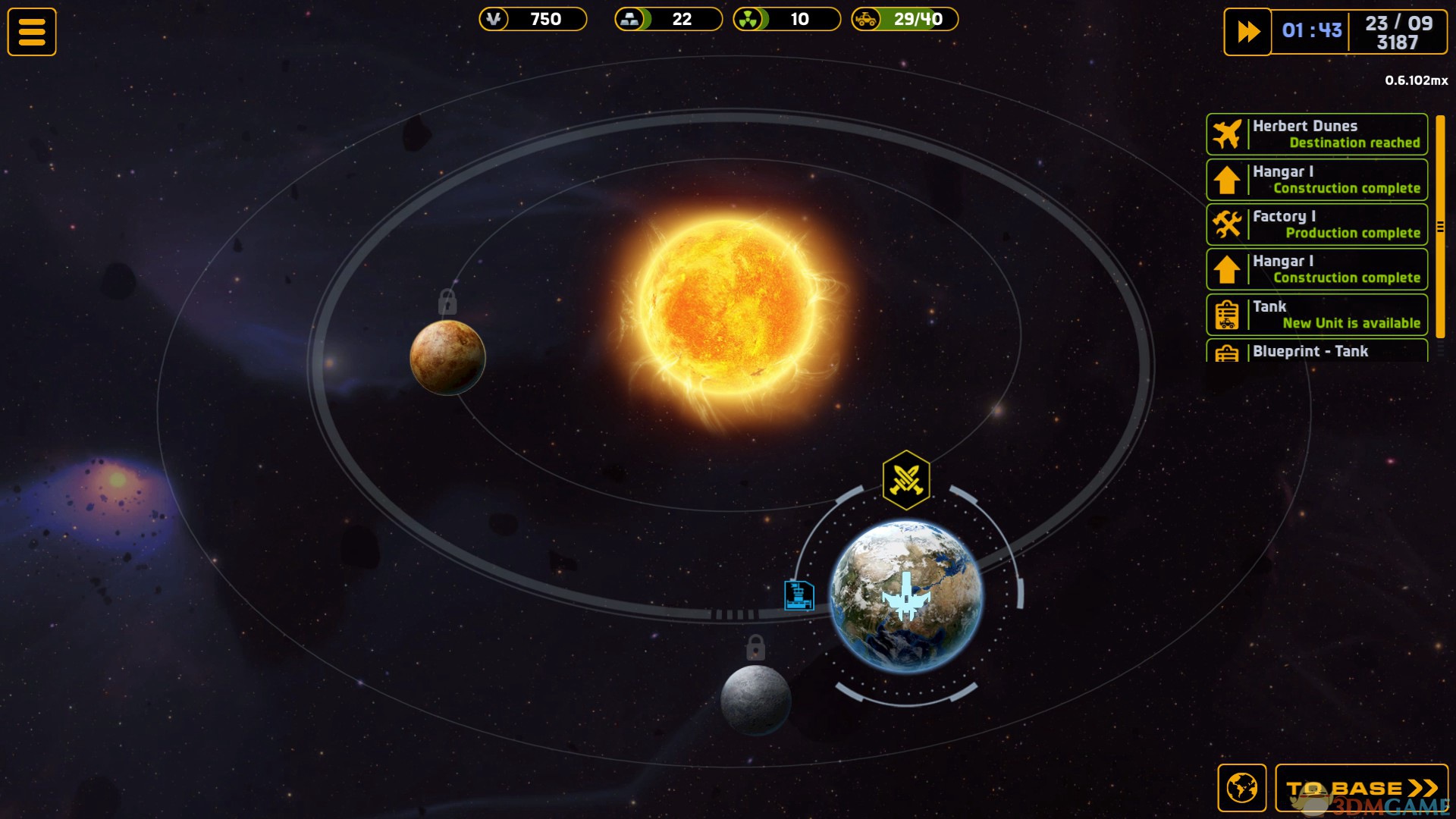Open the Herbert Dunes destination reached notification
The image size is (1456, 819).
[x=1316, y=134]
